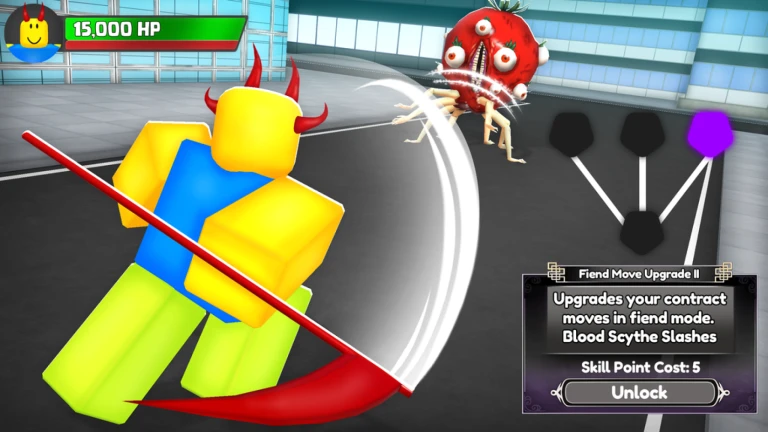Viewport: 768px width, 432px height.
Task: Select the root node joining three branches
Action: (x=641, y=231)
